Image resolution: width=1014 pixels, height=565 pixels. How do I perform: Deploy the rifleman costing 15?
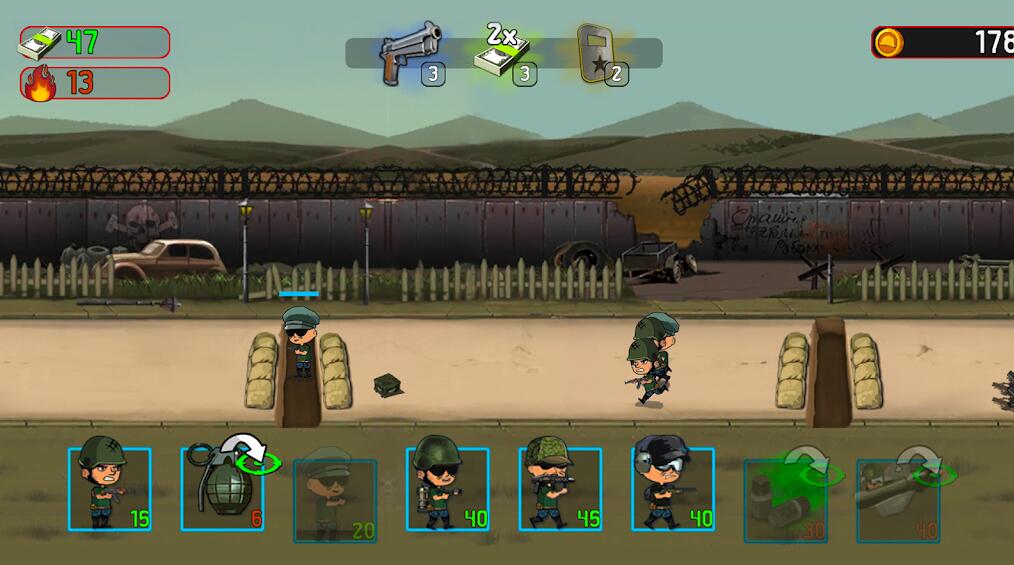coord(110,489)
